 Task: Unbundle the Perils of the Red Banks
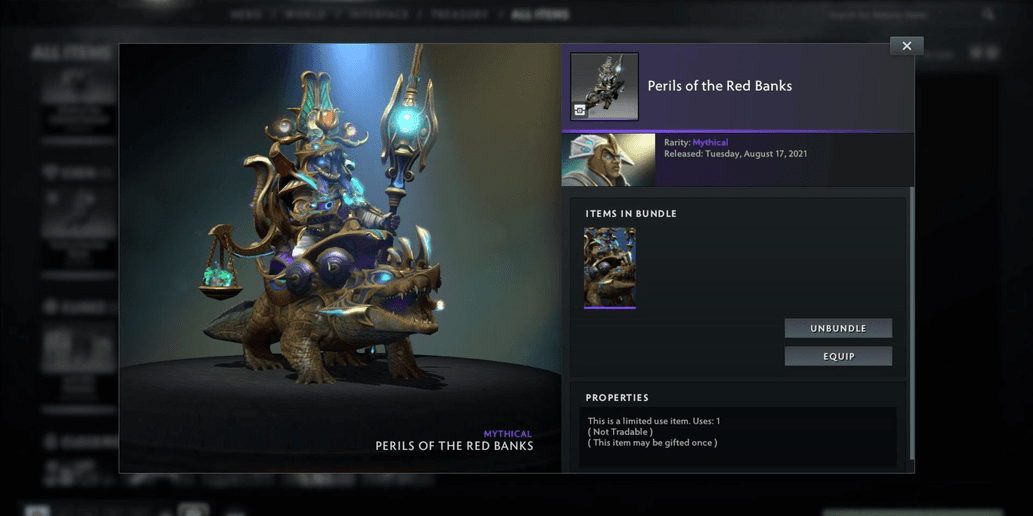(x=838, y=328)
